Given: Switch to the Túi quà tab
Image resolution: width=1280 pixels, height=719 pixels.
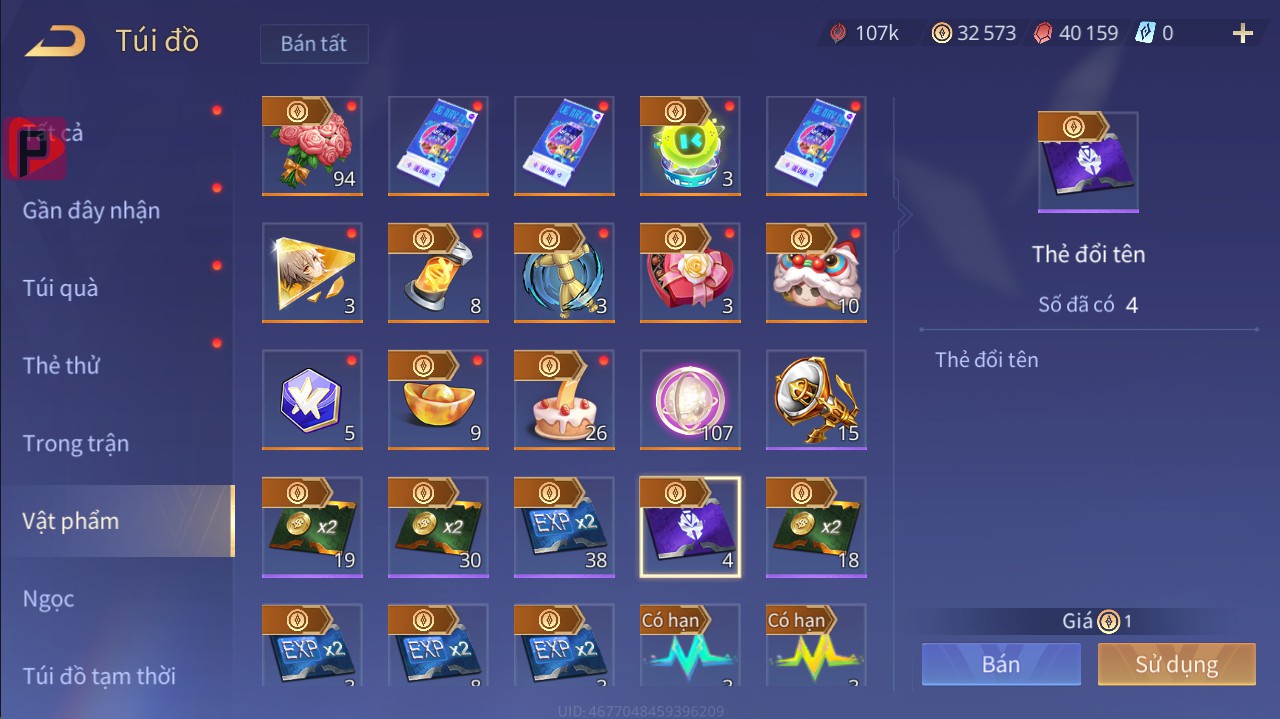Looking at the screenshot, I should click(x=61, y=289).
